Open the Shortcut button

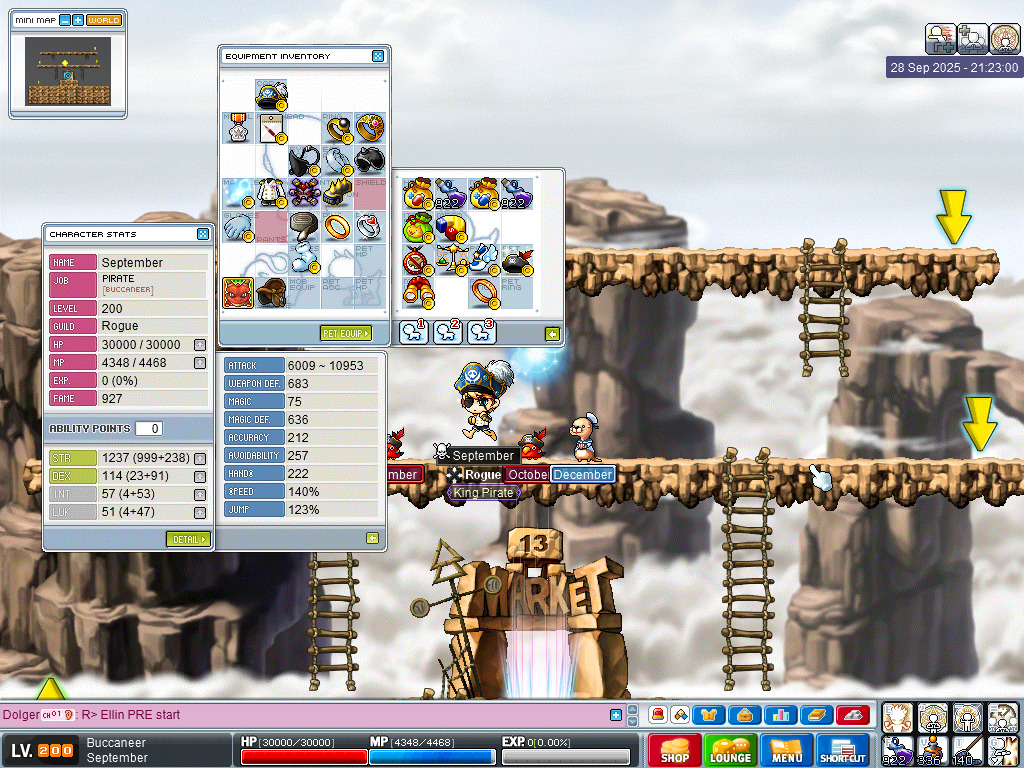[x=842, y=750]
